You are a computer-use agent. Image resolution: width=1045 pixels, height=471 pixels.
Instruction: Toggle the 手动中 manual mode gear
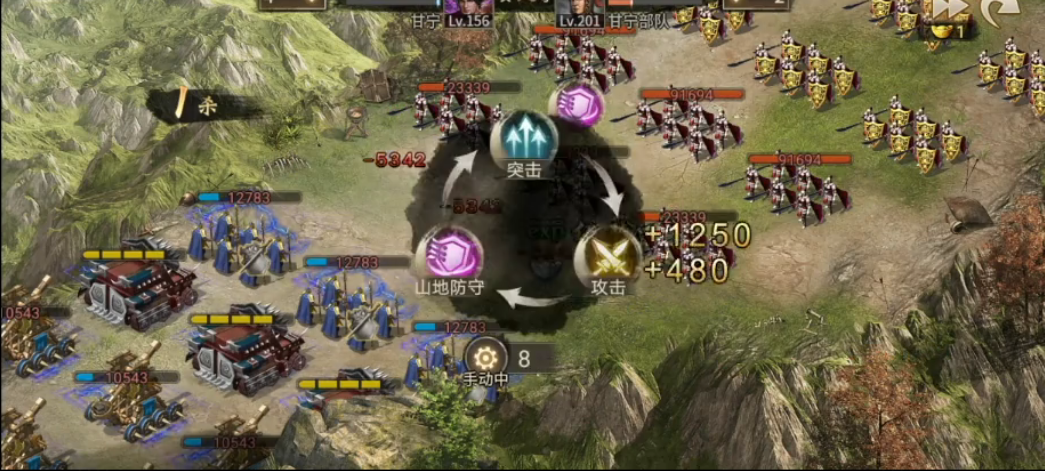pyautogui.click(x=487, y=356)
